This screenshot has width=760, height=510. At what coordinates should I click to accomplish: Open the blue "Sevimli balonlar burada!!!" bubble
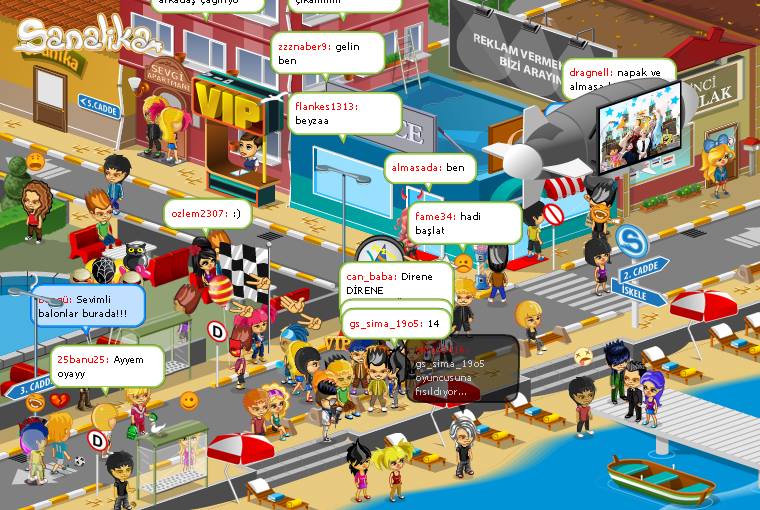[x=86, y=306]
